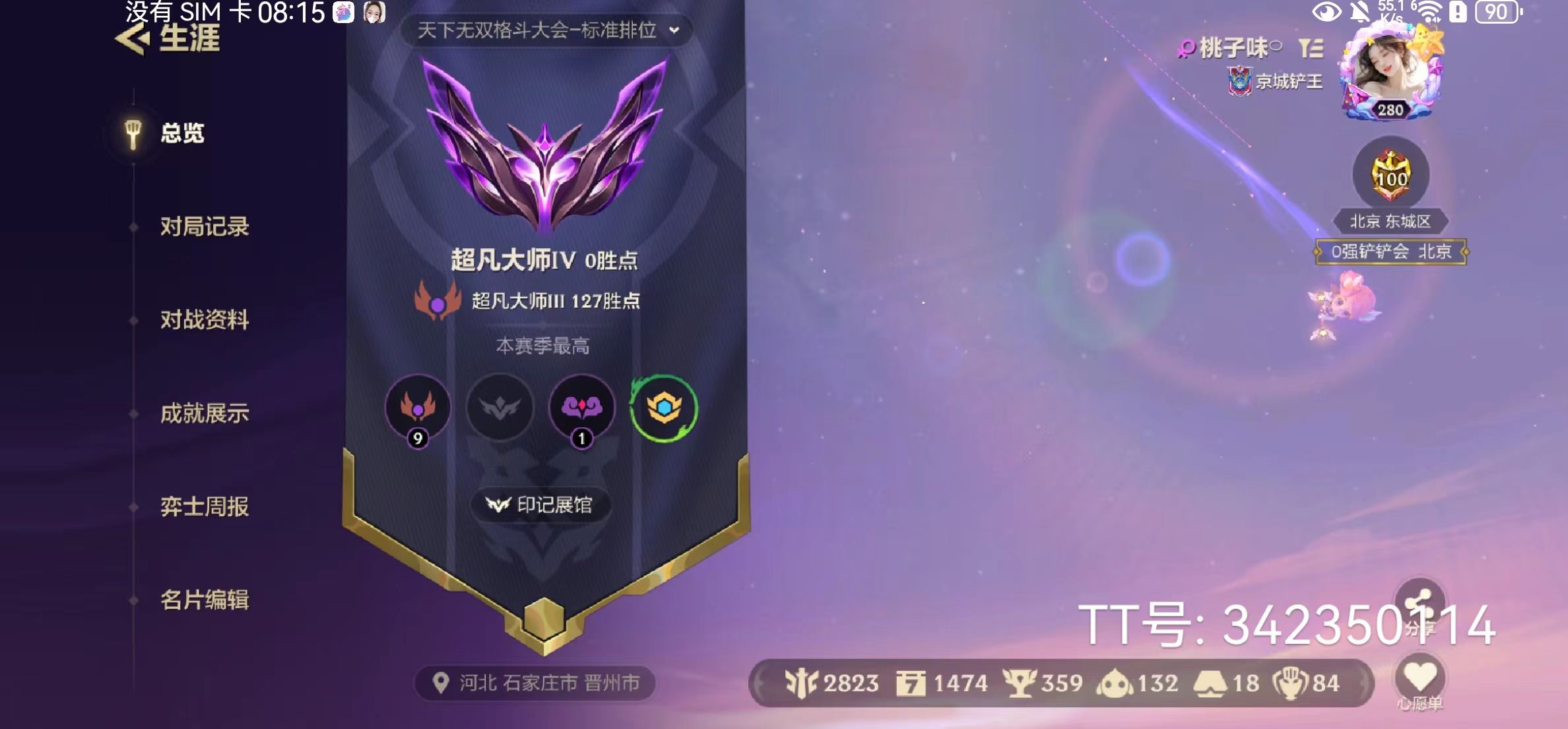Tap the 桃子味 avatar showing level 280
The height and width of the screenshot is (729, 1568).
pos(1392,66)
